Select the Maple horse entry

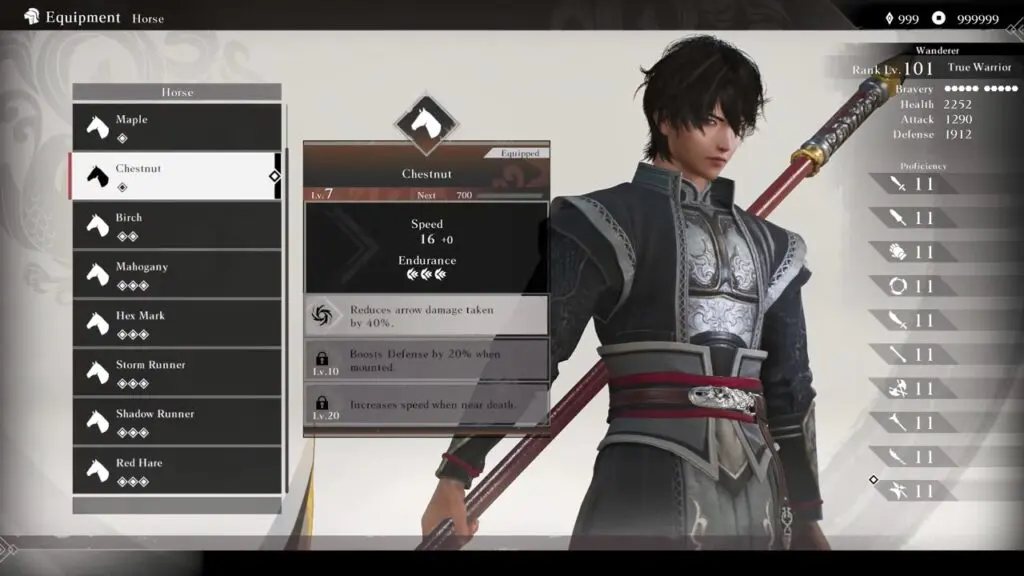(177, 127)
